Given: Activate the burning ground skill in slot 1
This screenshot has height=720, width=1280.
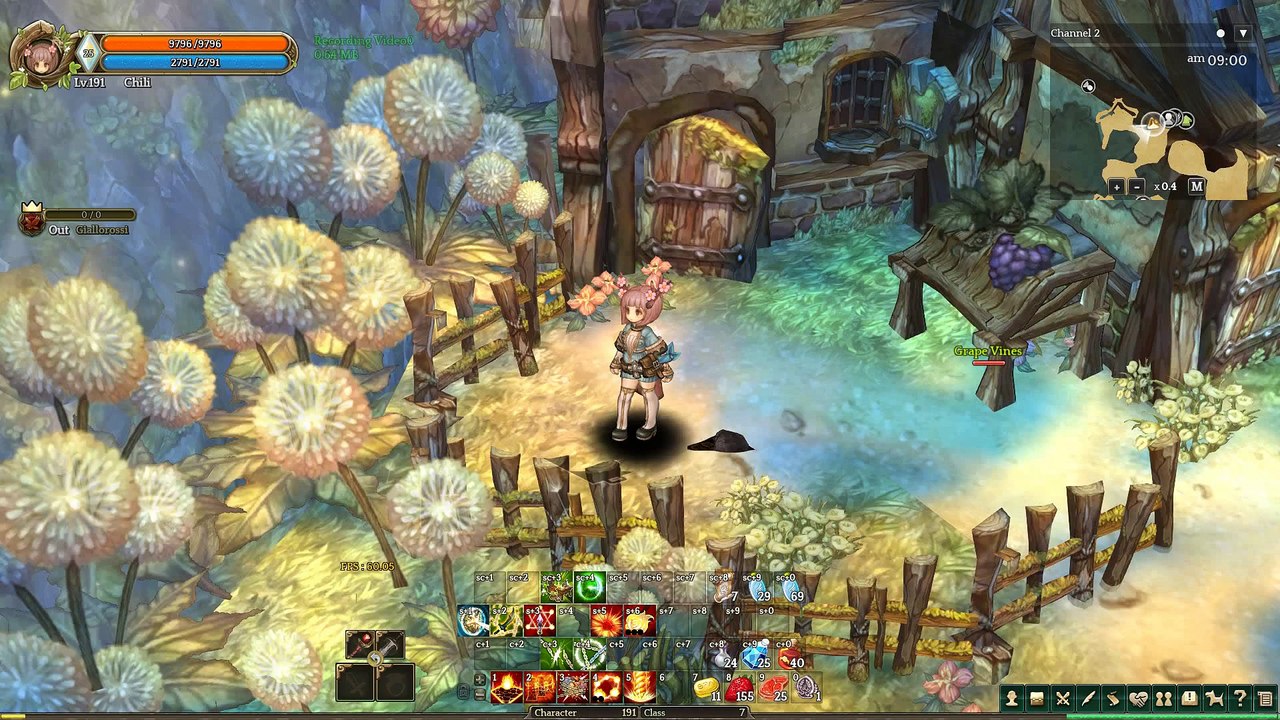Looking at the screenshot, I should [x=507, y=688].
